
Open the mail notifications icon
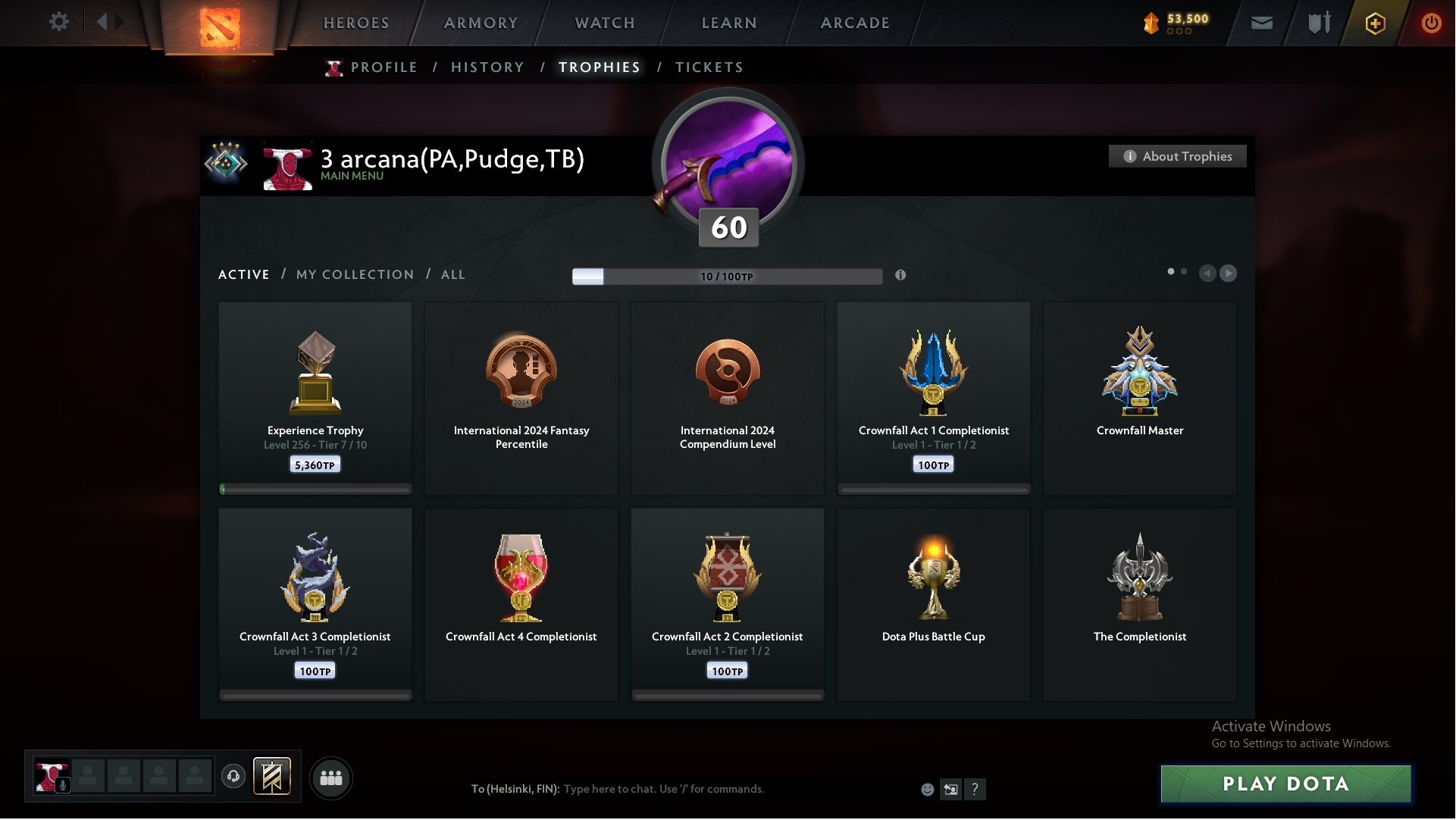pyautogui.click(x=1261, y=23)
